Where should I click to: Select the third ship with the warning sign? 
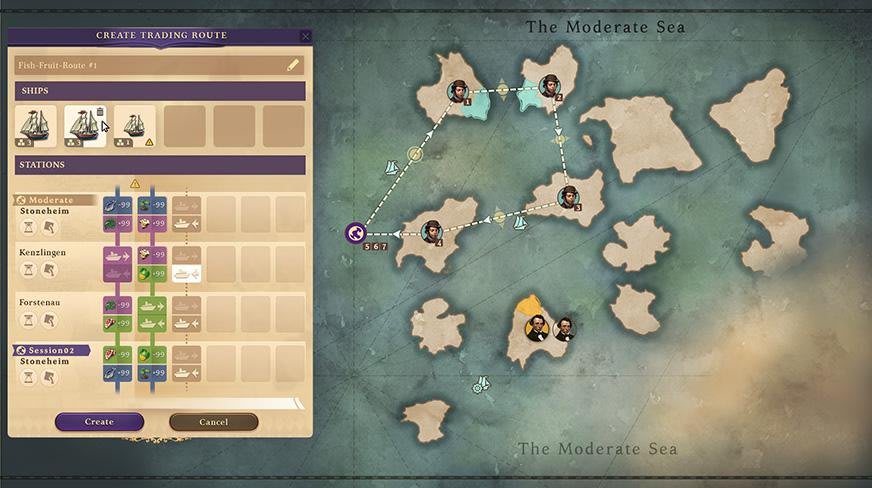coord(134,127)
